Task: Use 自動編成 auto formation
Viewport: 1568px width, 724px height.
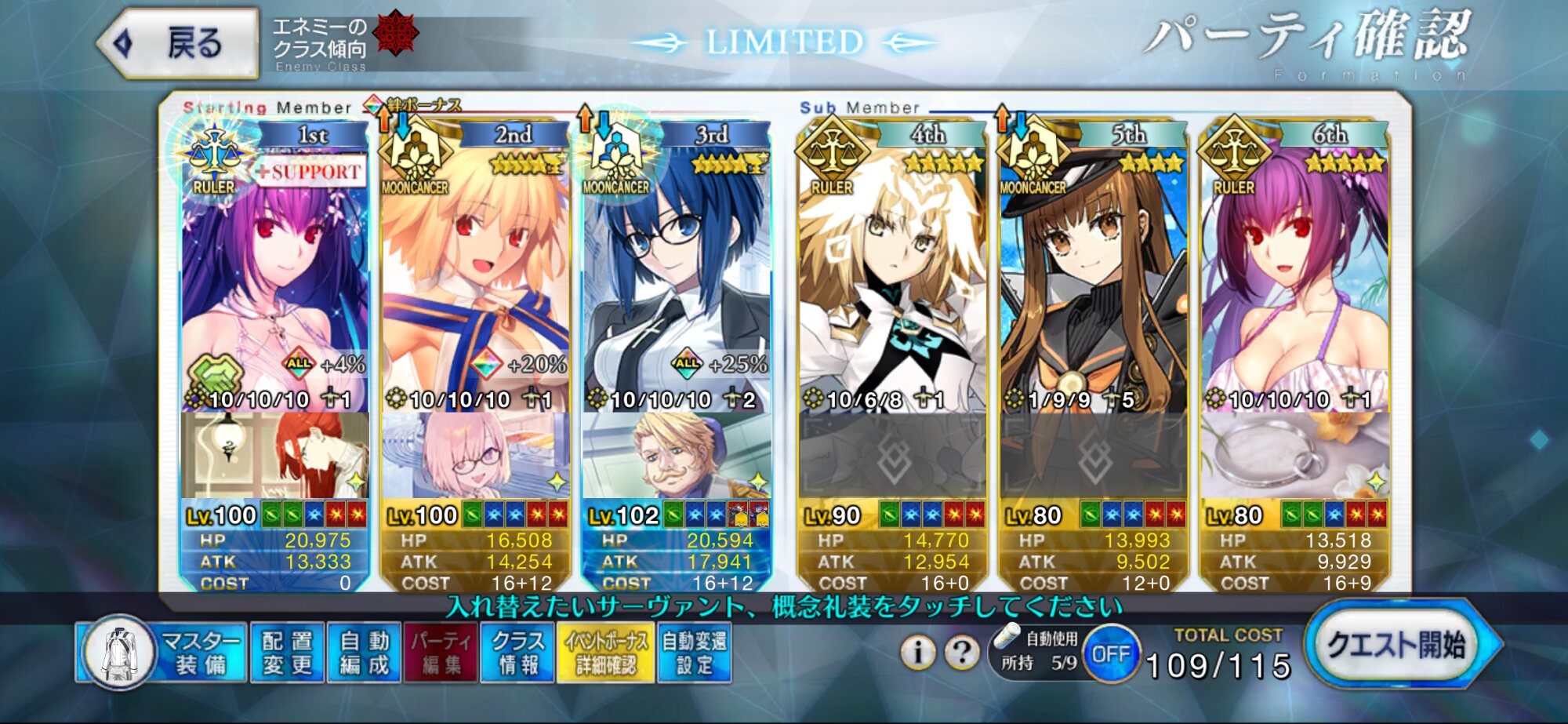Action: (365, 653)
